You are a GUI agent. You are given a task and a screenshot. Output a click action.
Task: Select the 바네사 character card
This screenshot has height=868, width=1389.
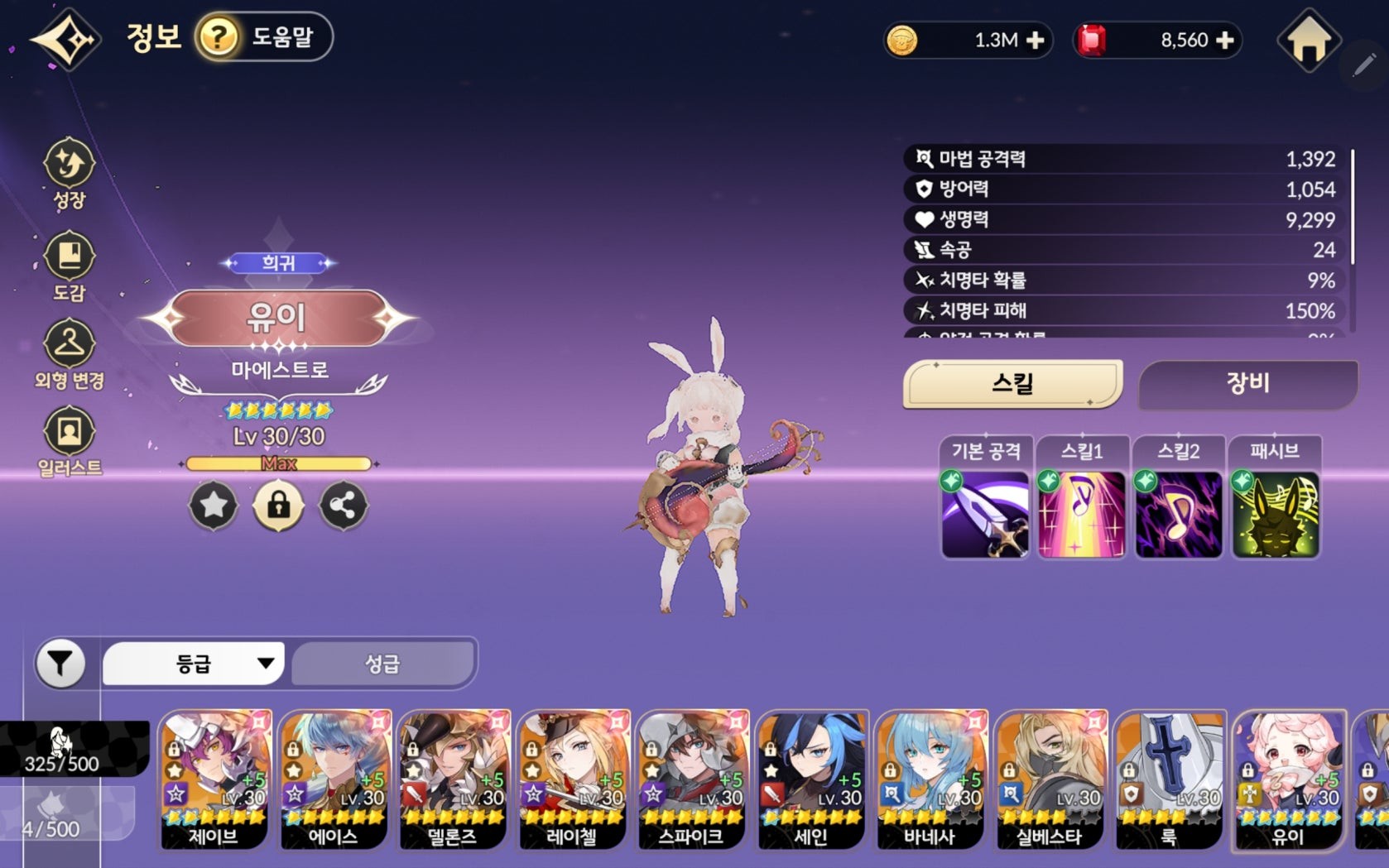click(930, 779)
